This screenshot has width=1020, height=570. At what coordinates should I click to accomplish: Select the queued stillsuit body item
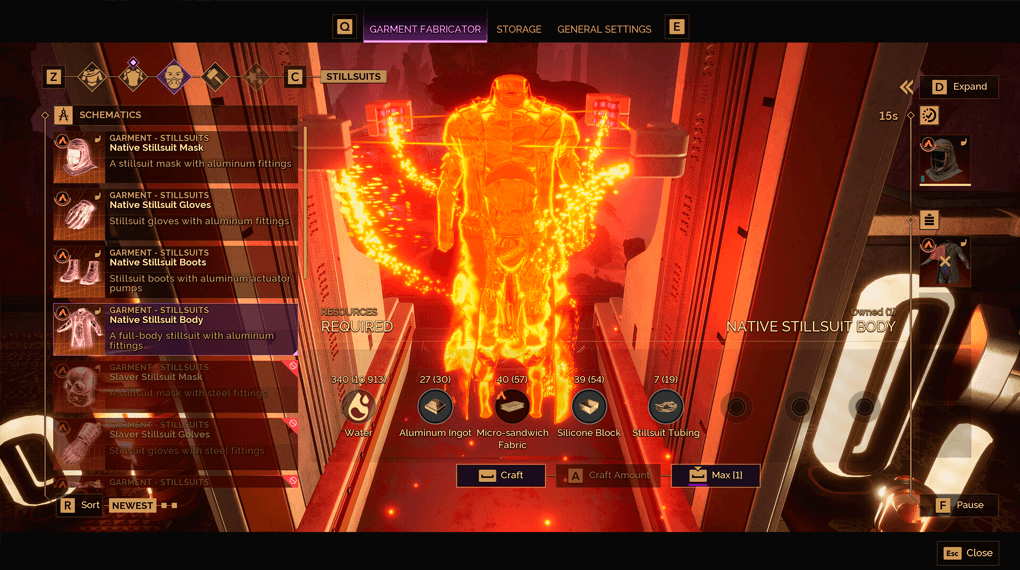coord(945,262)
